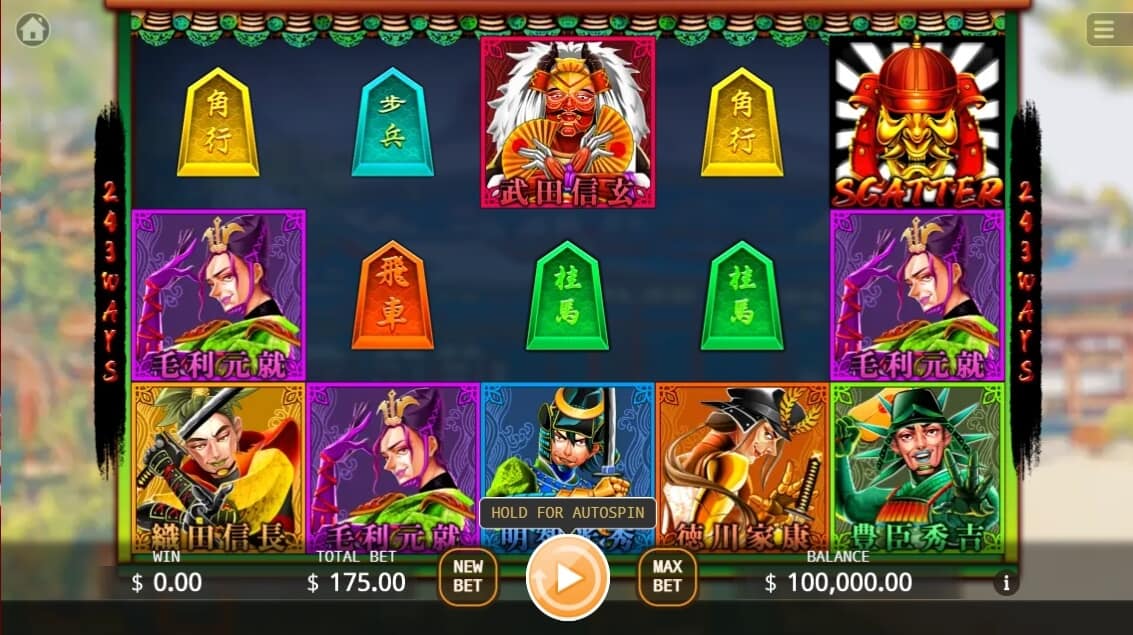Screen dimensions: 1133x635
Task: Show the game info paytable
Action: (1006, 583)
